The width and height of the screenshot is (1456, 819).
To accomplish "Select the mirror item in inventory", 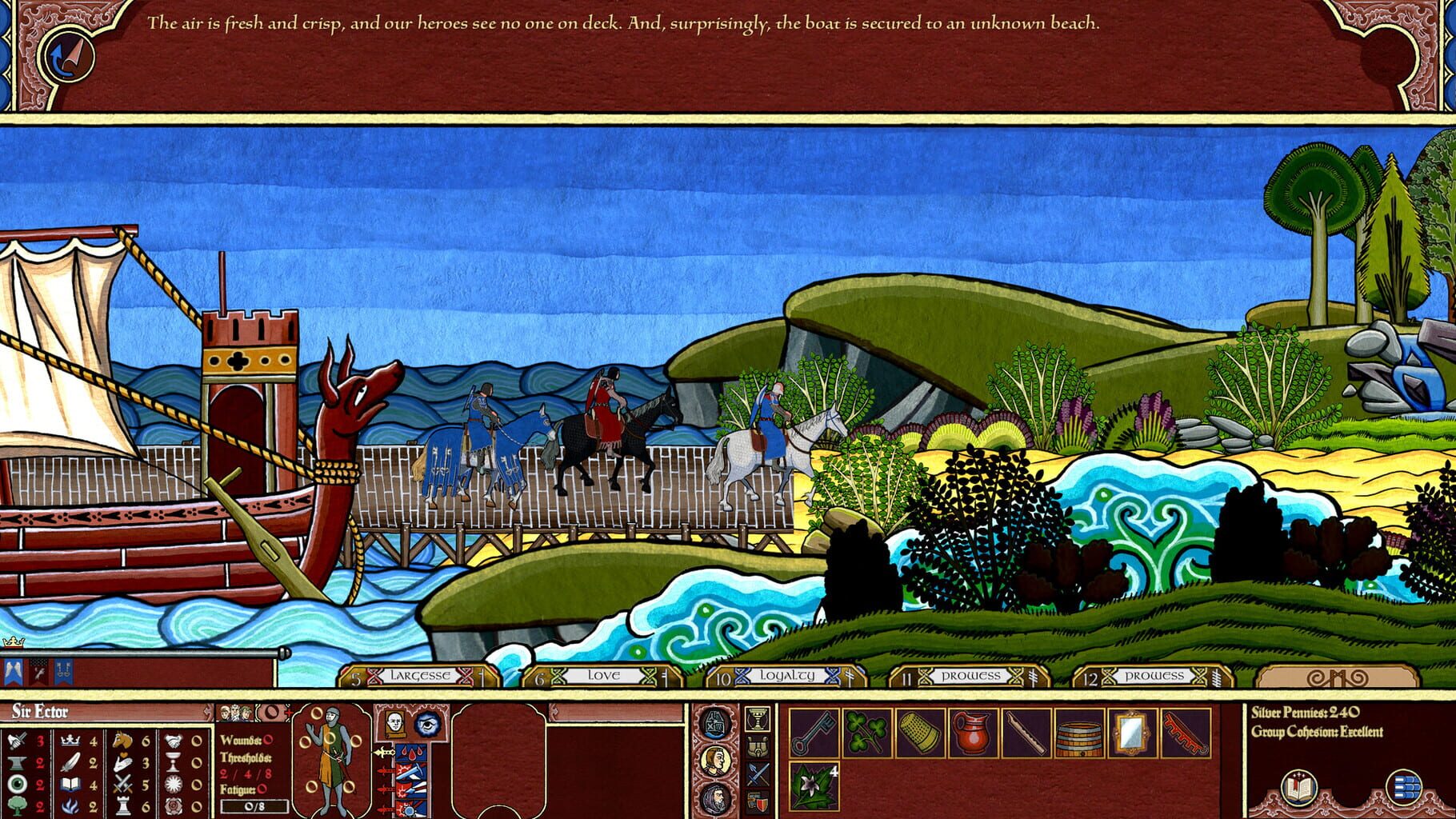I will (x=1130, y=733).
